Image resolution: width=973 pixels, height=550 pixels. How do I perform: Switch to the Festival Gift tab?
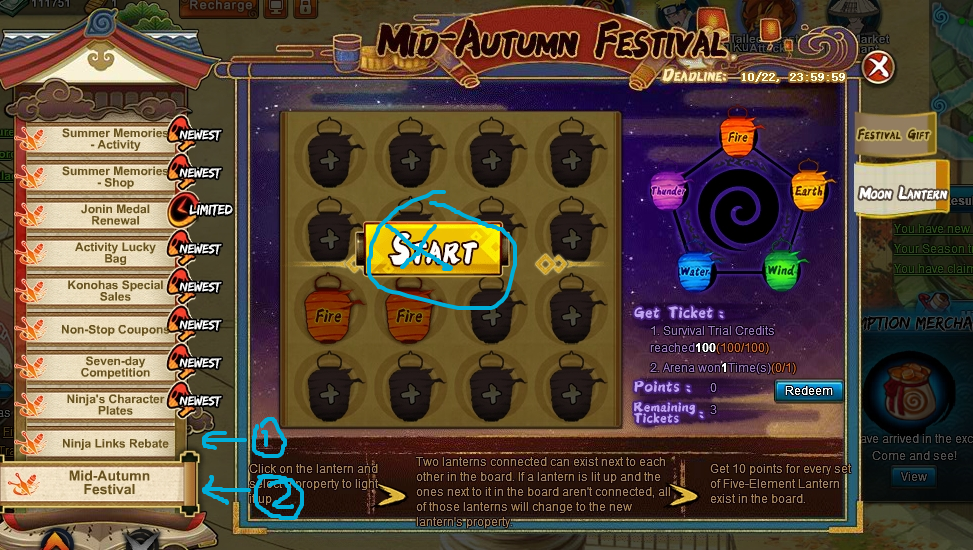893,135
